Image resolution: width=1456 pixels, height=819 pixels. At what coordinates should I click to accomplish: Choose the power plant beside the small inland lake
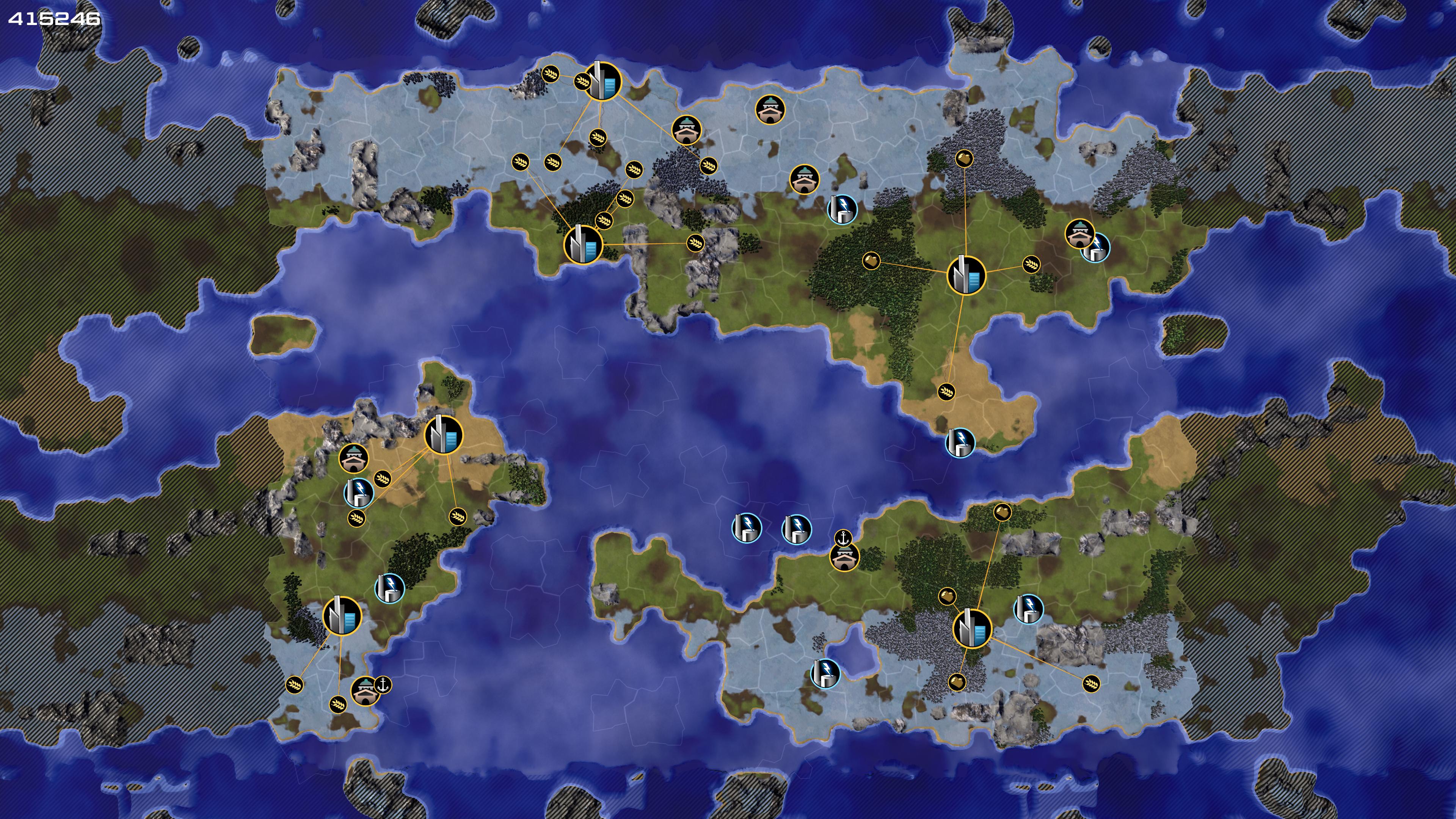click(825, 673)
